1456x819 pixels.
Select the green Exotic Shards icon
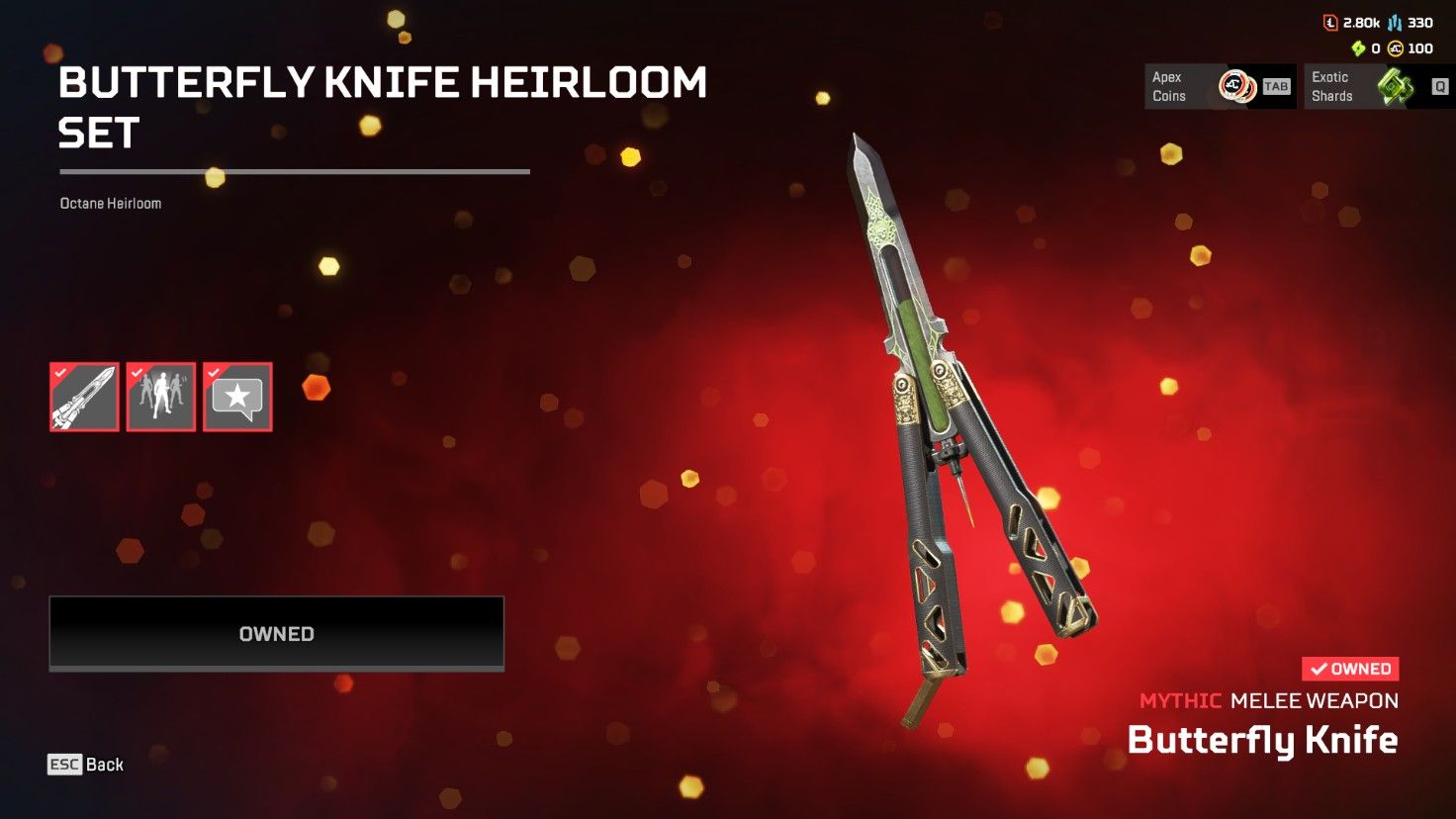(x=1394, y=86)
